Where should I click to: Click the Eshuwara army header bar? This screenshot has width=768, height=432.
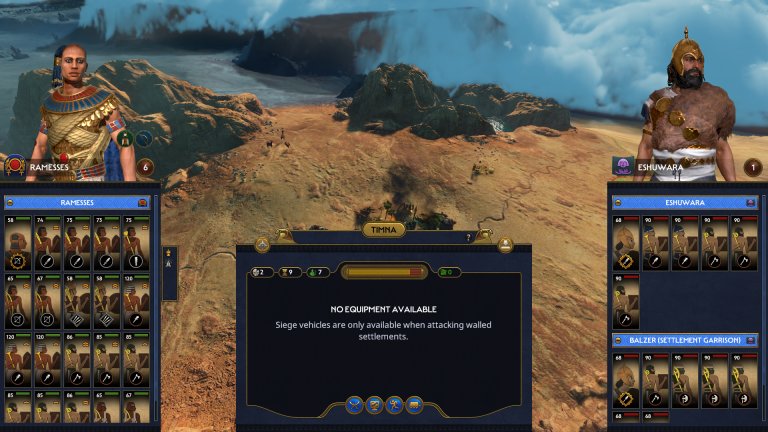click(x=686, y=201)
